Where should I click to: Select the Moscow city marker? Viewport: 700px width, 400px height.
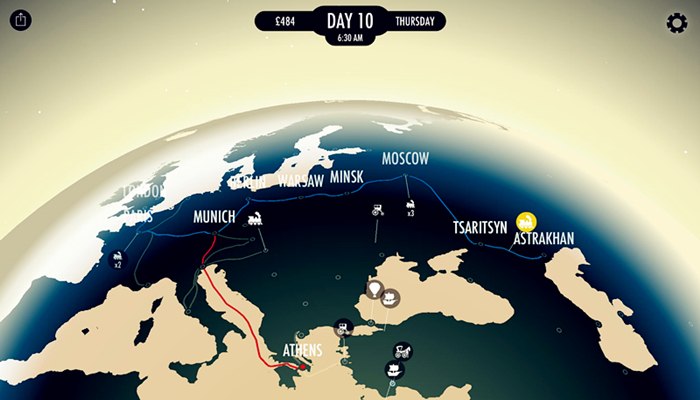click(x=405, y=159)
